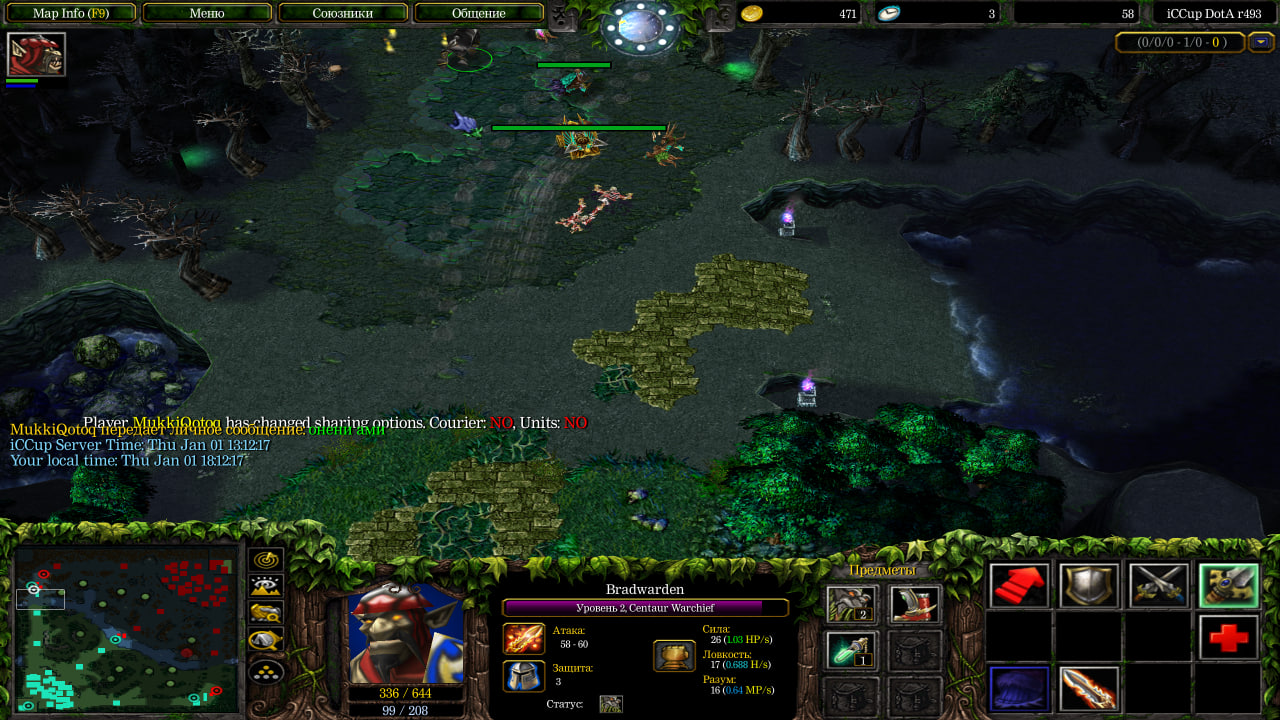1280x720 pixels.
Task: Open the Союзники allies menu
Action: [343, 13]
